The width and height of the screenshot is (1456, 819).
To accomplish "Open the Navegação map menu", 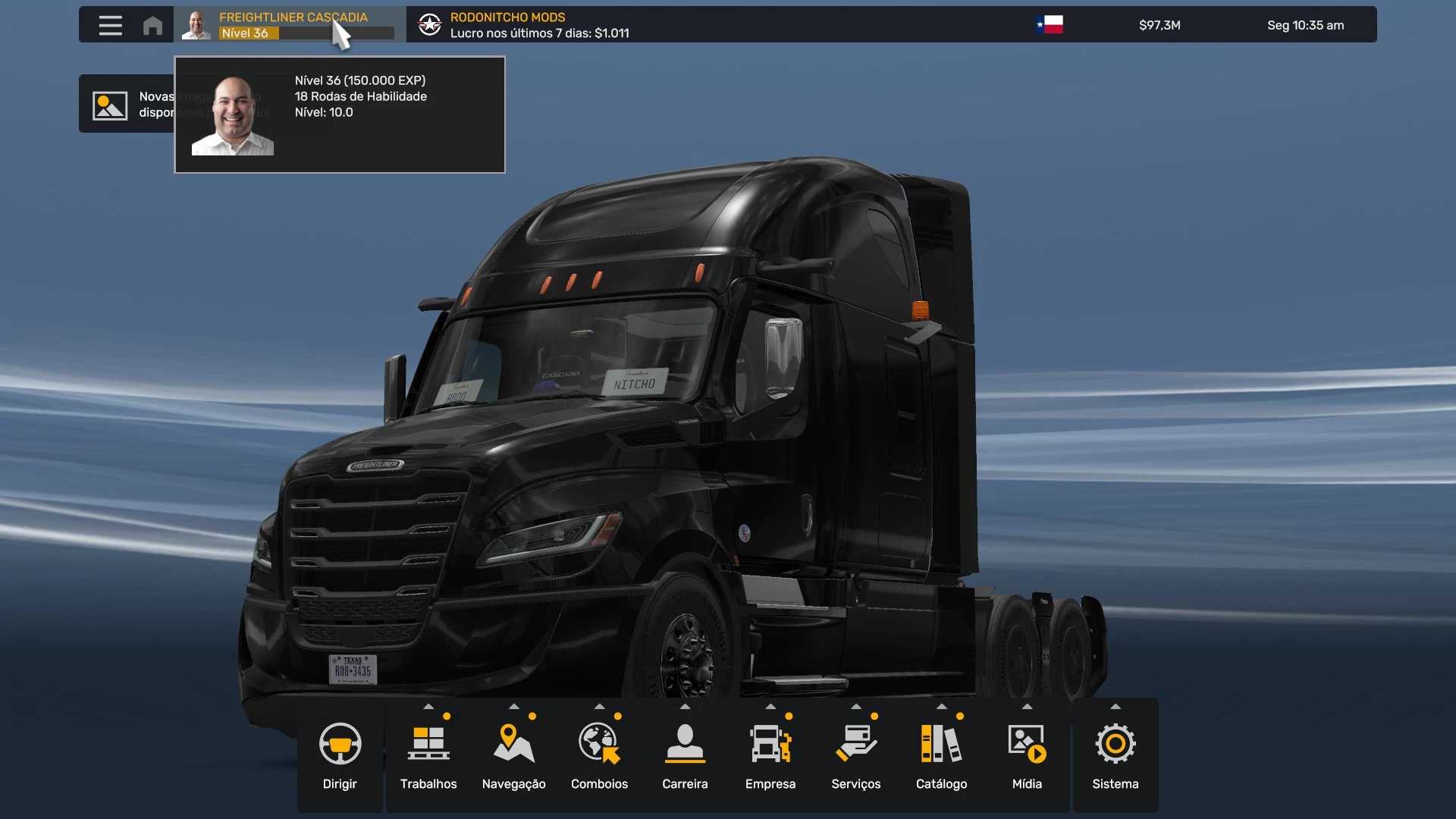I will coord(513,755).
